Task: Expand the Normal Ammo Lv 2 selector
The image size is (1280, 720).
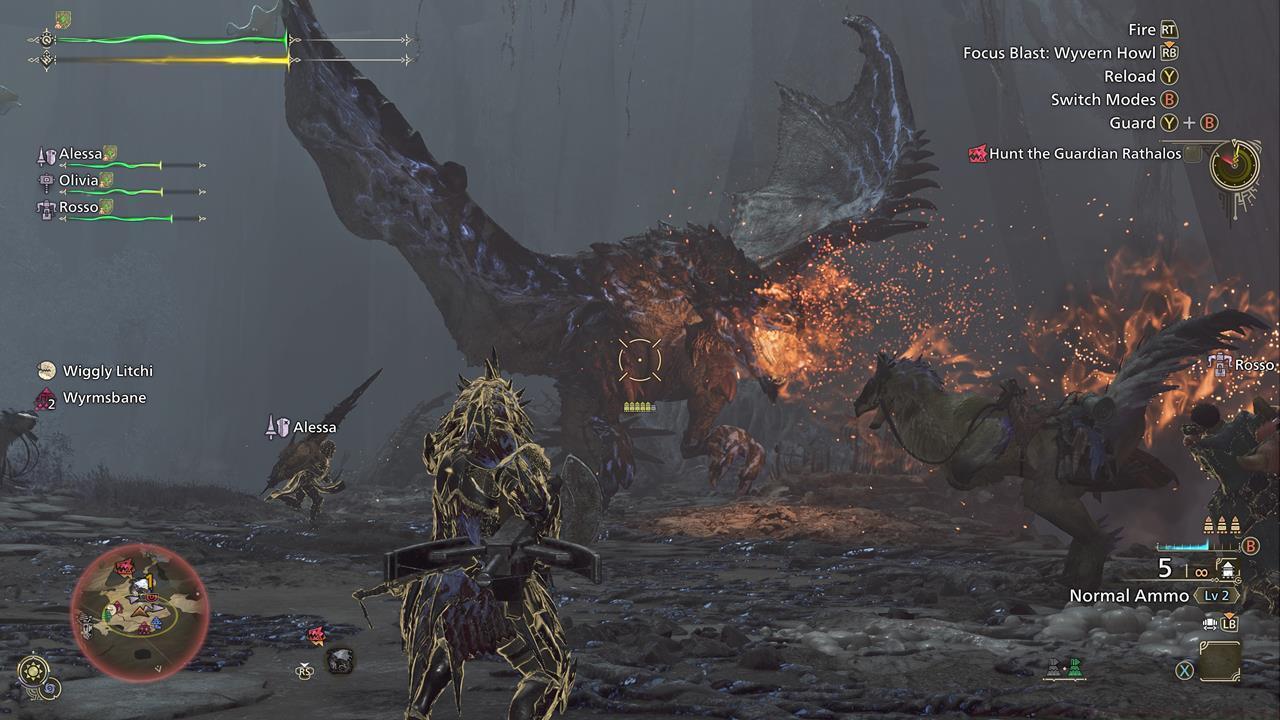Action: coord(1216,595)
